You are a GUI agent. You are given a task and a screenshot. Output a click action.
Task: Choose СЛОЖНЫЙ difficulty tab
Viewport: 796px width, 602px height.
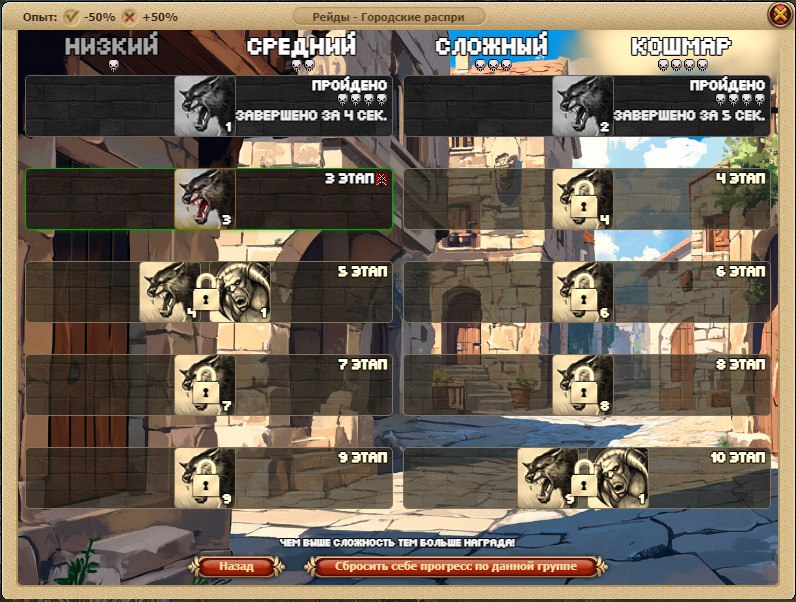(492, 48)
